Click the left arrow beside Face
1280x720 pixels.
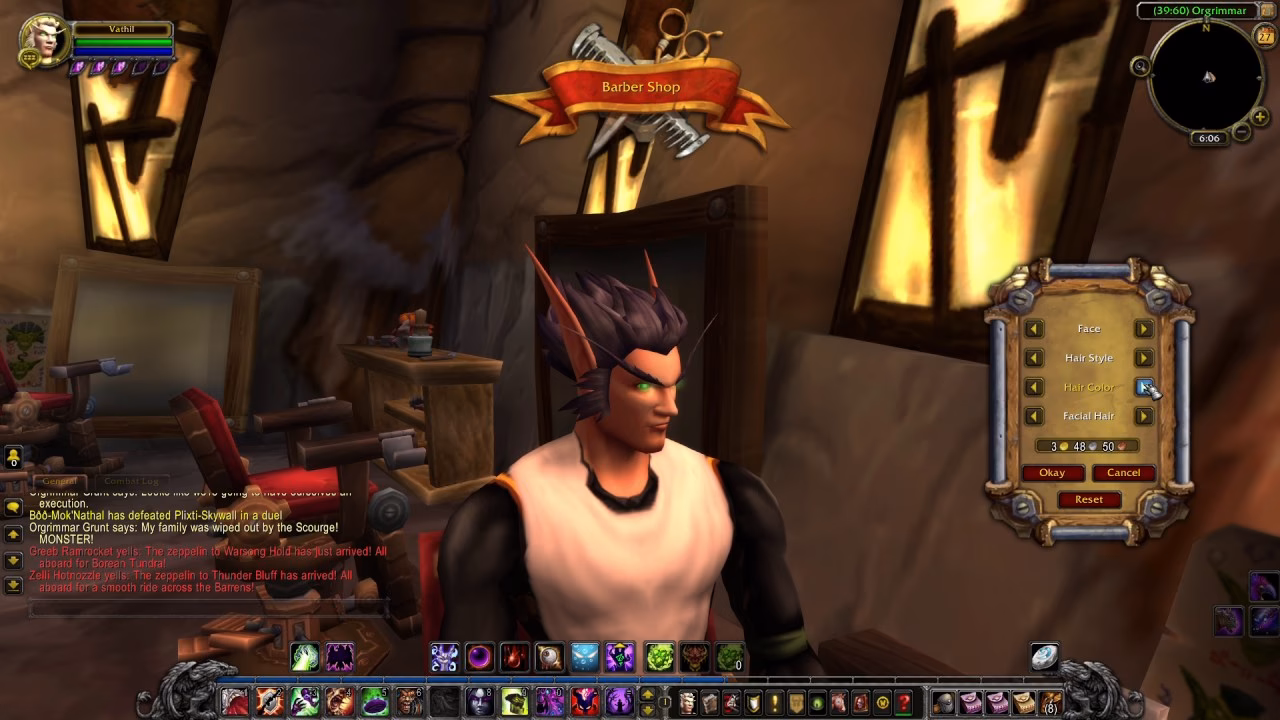(x=1034, y=329)
